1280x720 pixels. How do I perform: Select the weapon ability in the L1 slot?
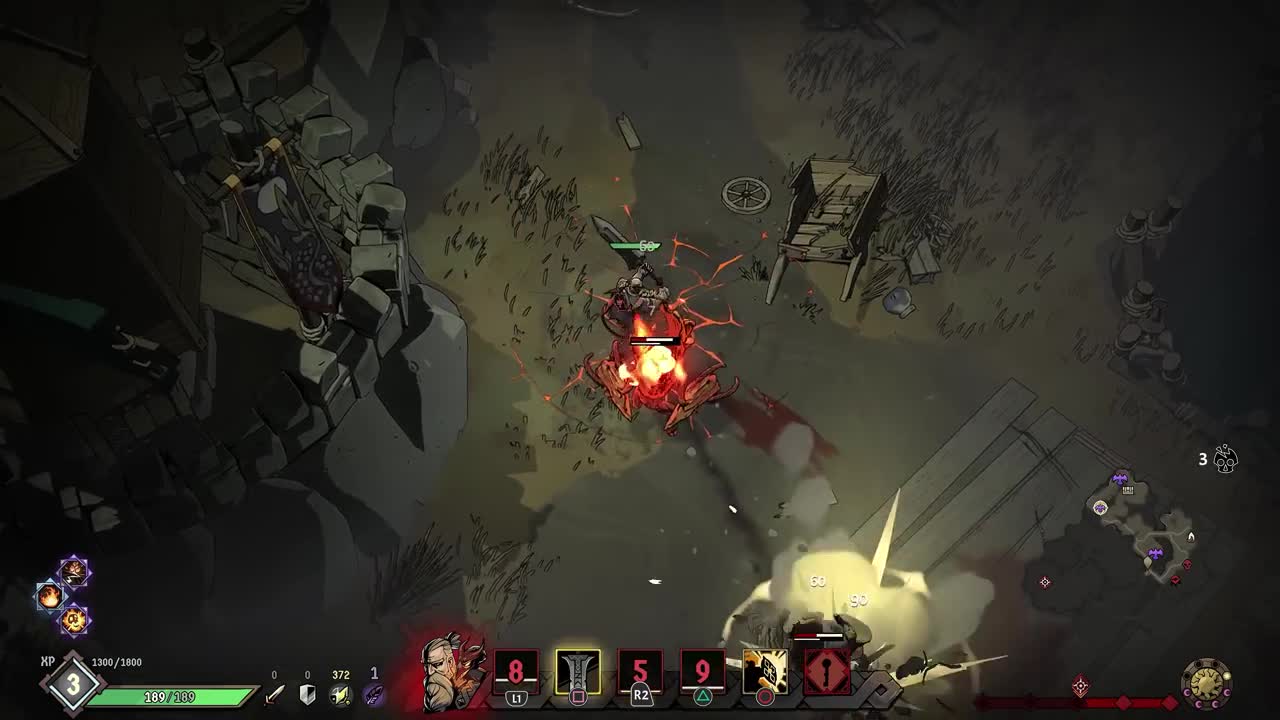pyautogui.click(x=514, y=670)
